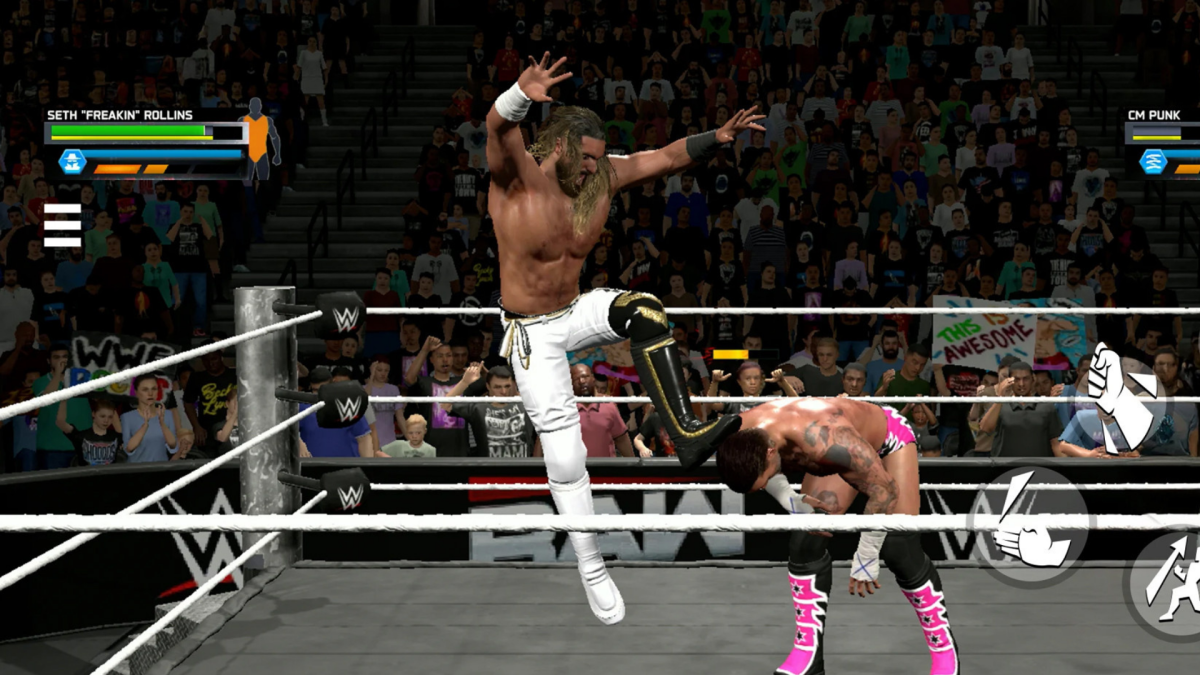
Task: Open the three-bar pause menu
Action: 62,225
